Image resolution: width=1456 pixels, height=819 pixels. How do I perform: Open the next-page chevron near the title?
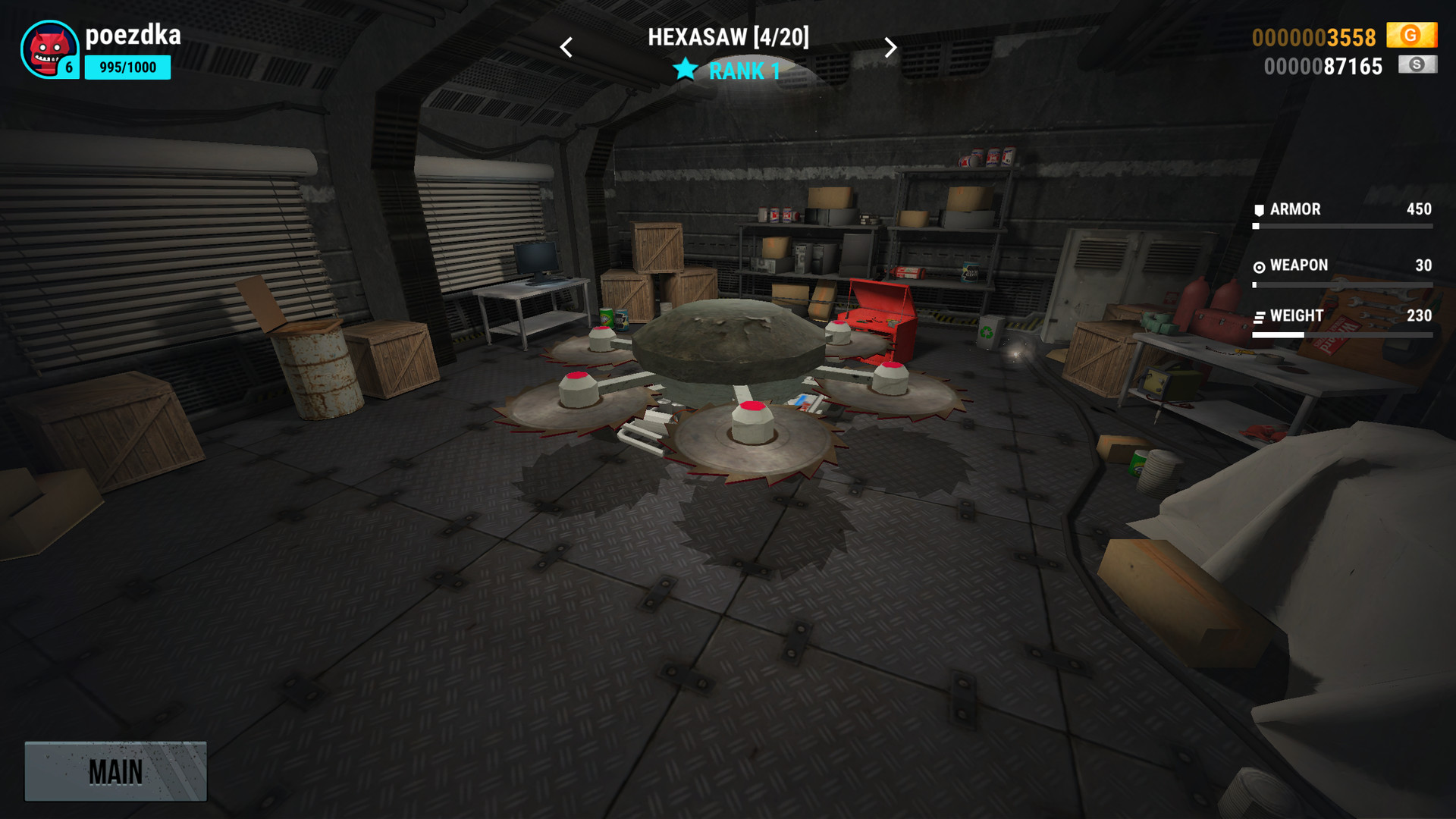pyautogui.click(x=892, y=47)
